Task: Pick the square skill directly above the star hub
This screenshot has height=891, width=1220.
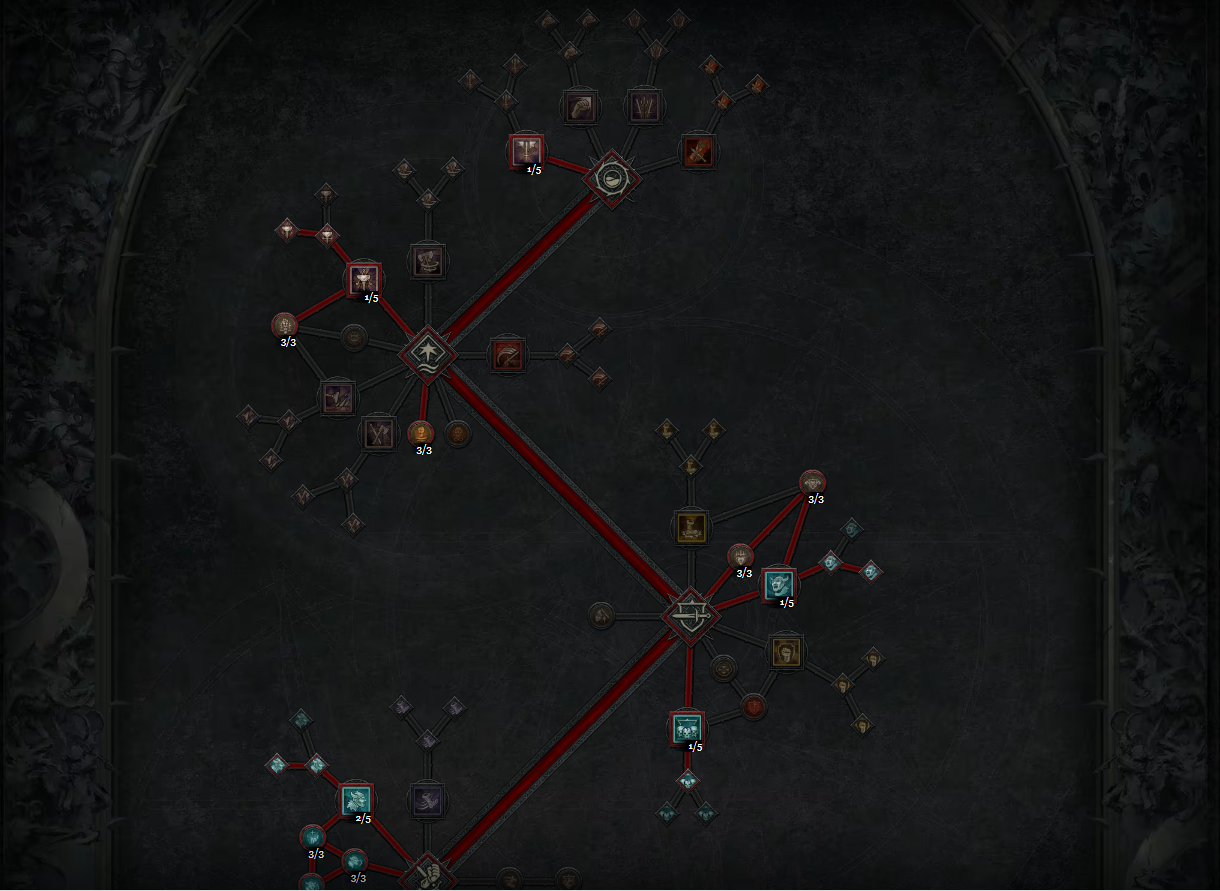Action: click(428, 261)
